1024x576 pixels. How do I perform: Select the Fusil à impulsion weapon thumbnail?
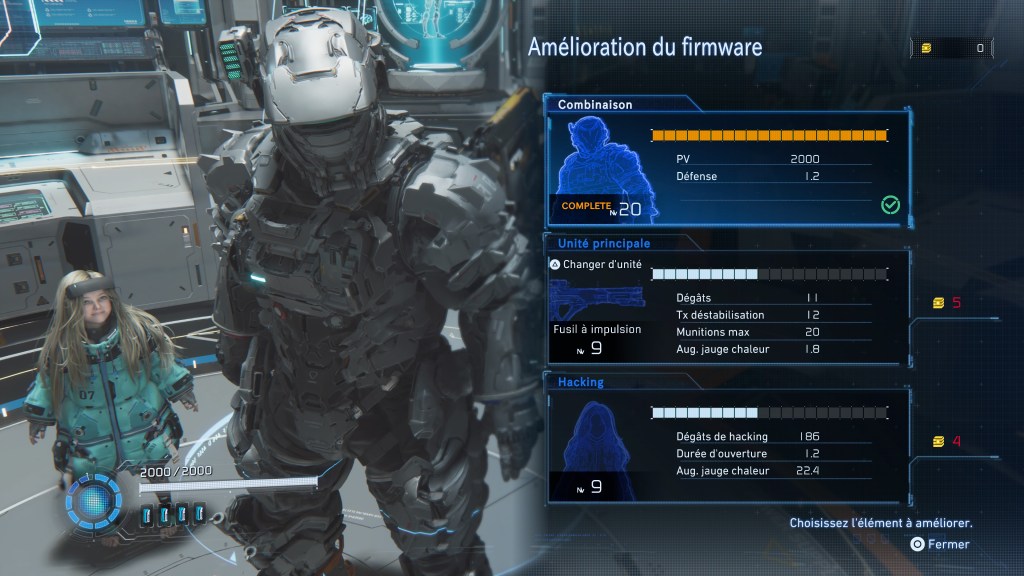click(x=596, y=298)
